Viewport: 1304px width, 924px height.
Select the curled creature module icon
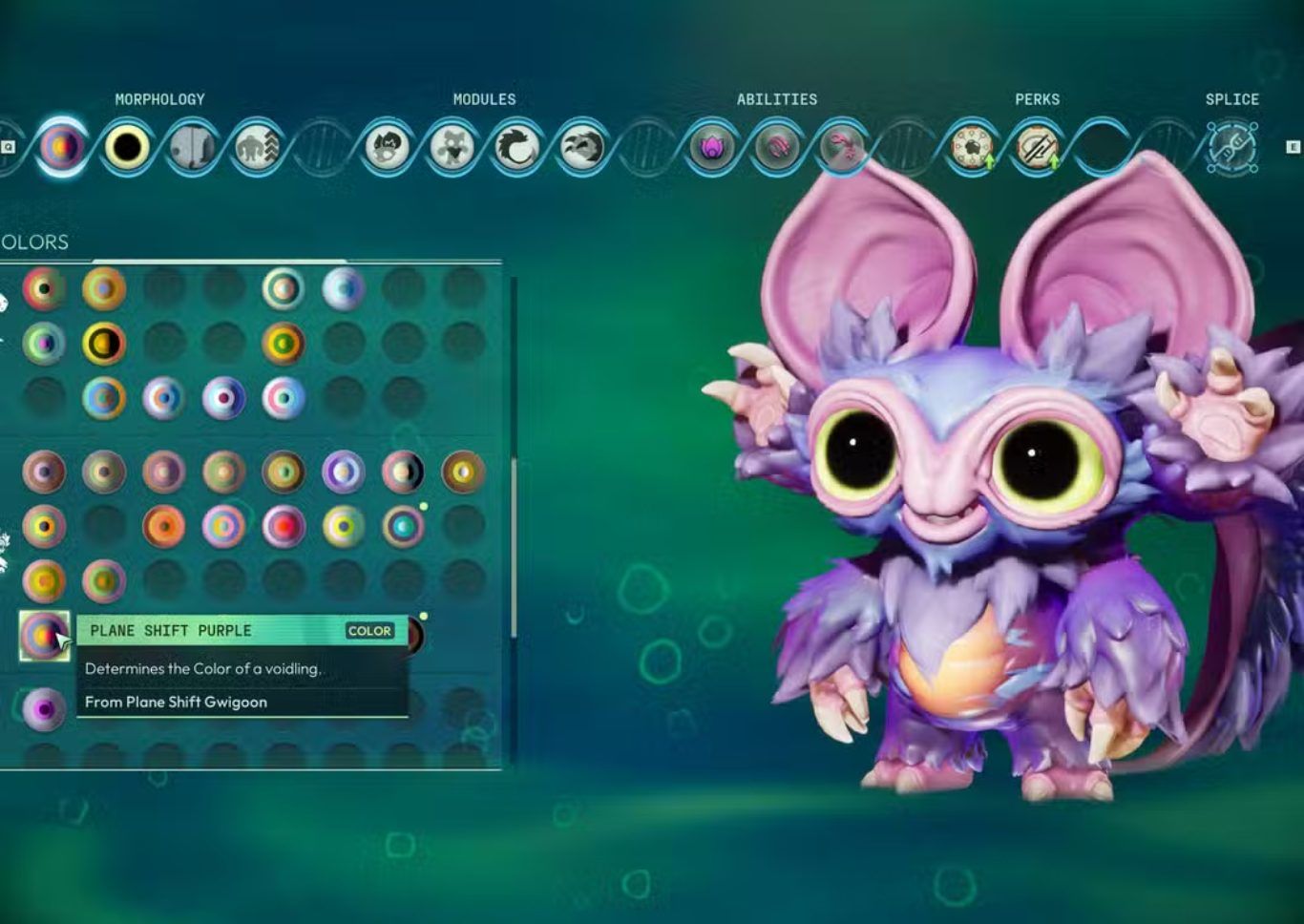click(x=517, y=147)
